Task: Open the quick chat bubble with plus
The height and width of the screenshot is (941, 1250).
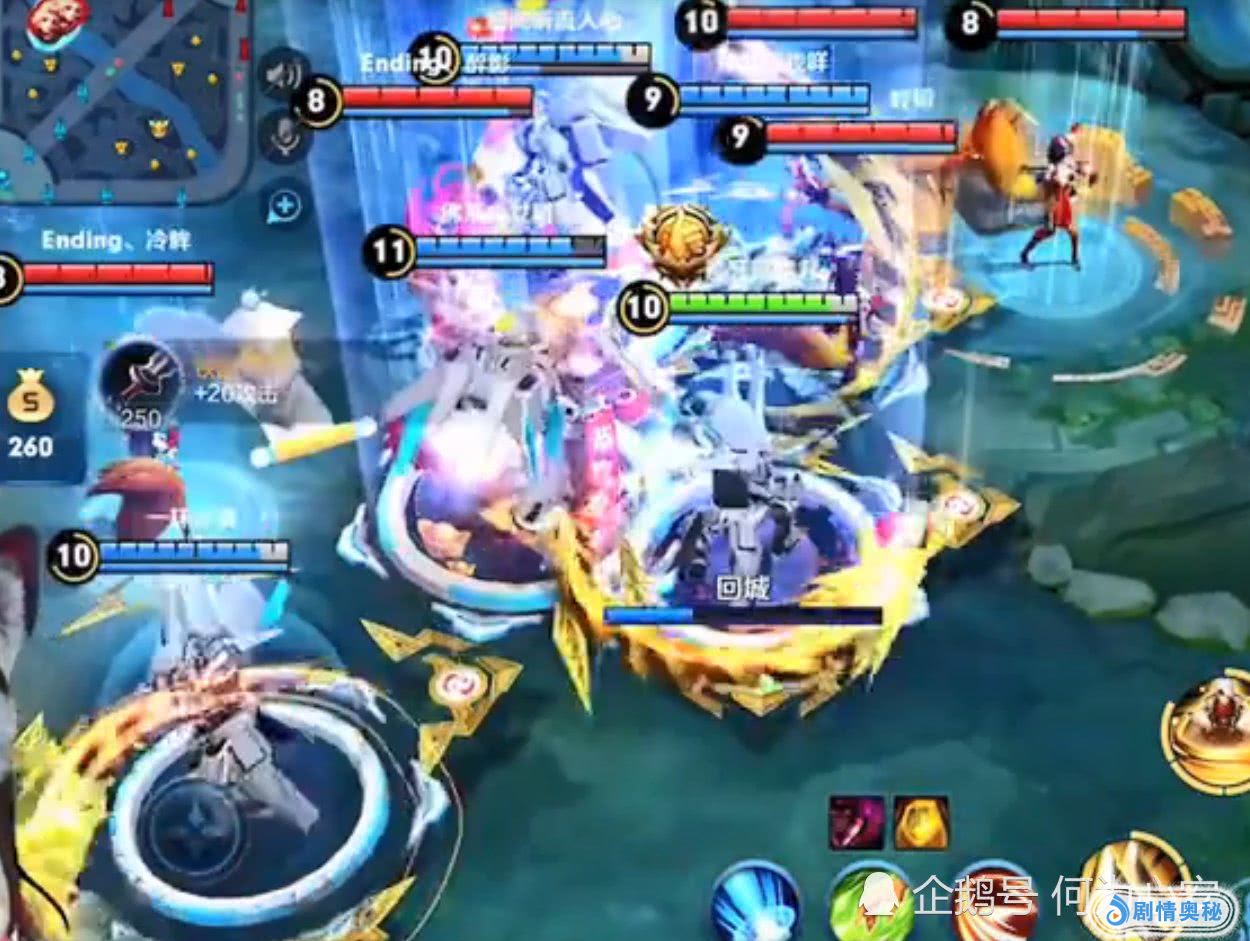Action: pyautogui.click(x=285, y=206)
